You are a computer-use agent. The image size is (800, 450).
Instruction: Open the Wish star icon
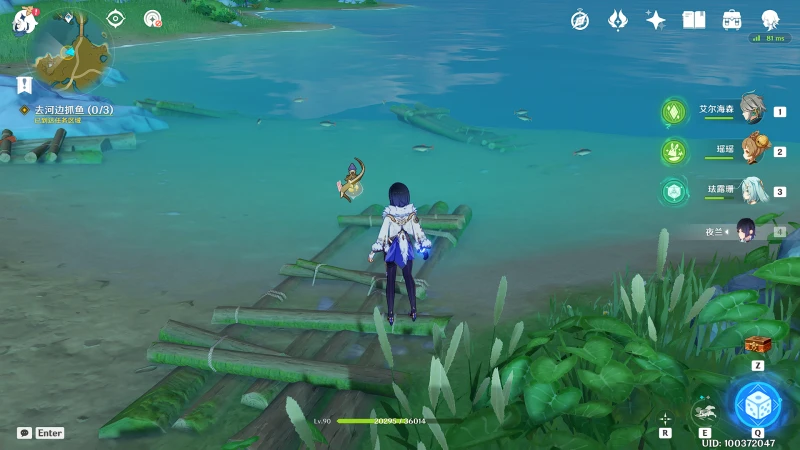(x=656, y=20)
